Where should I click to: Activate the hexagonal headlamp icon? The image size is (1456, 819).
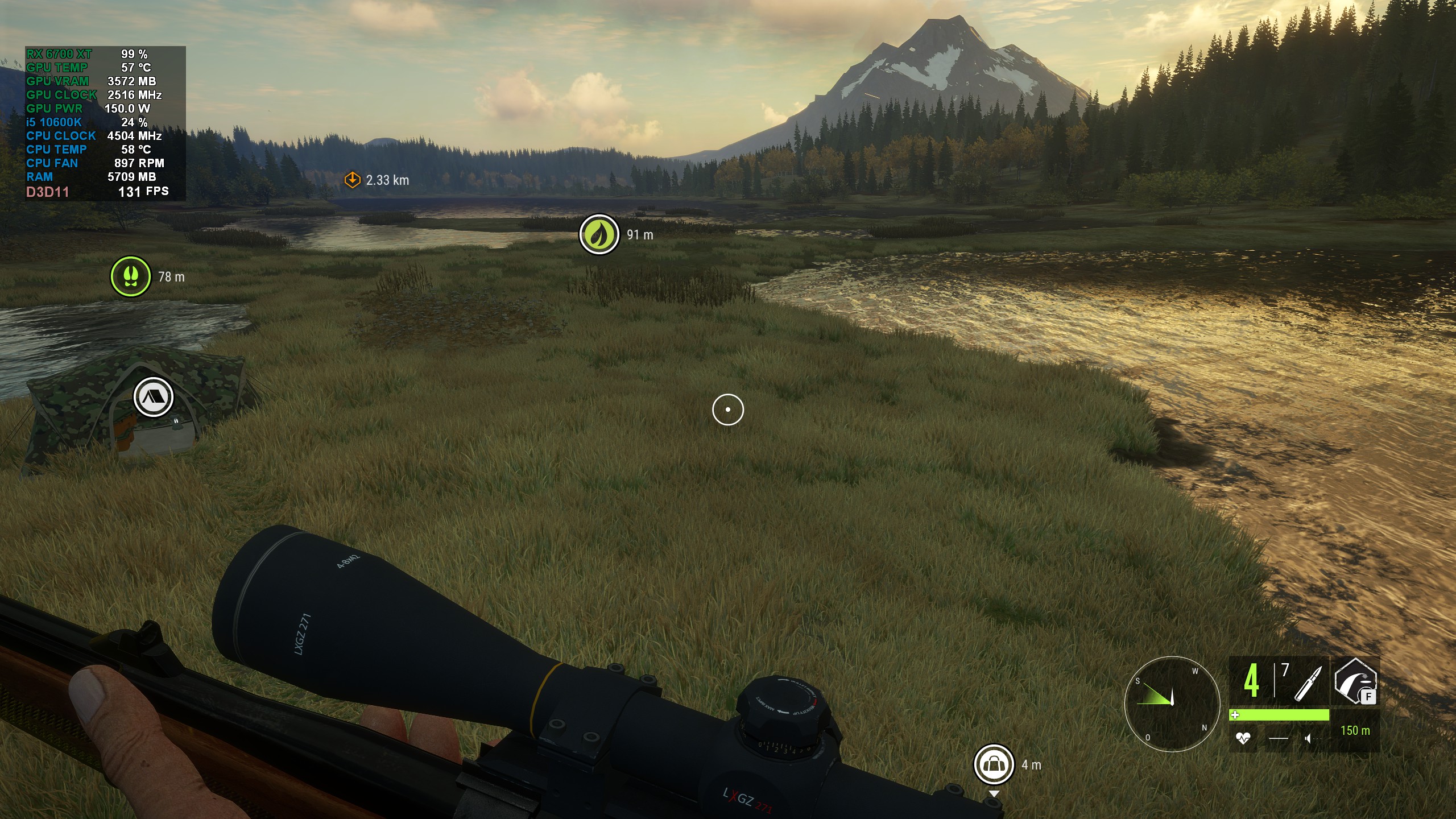pos(1355,680)
